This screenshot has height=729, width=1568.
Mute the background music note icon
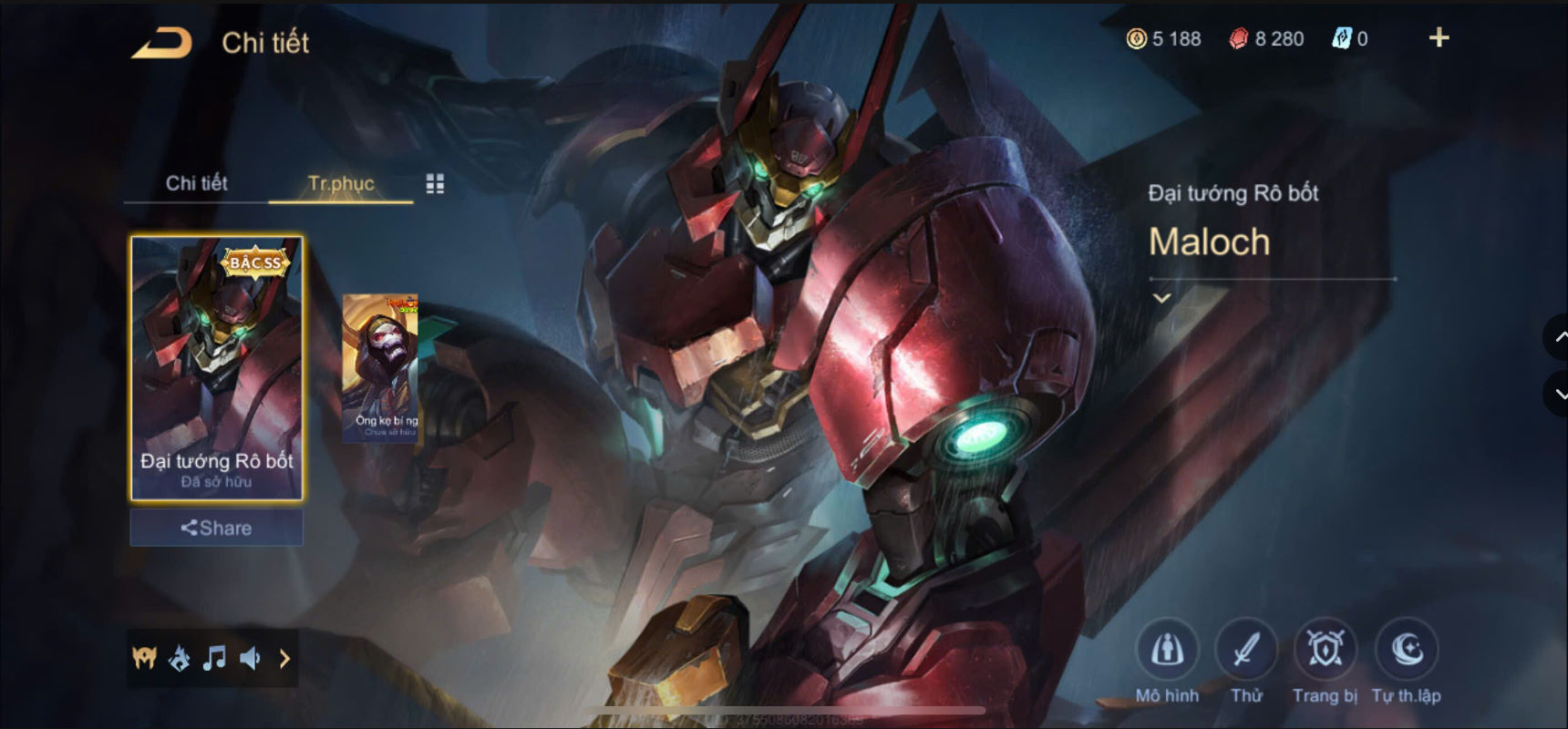[x=216, y=657]
